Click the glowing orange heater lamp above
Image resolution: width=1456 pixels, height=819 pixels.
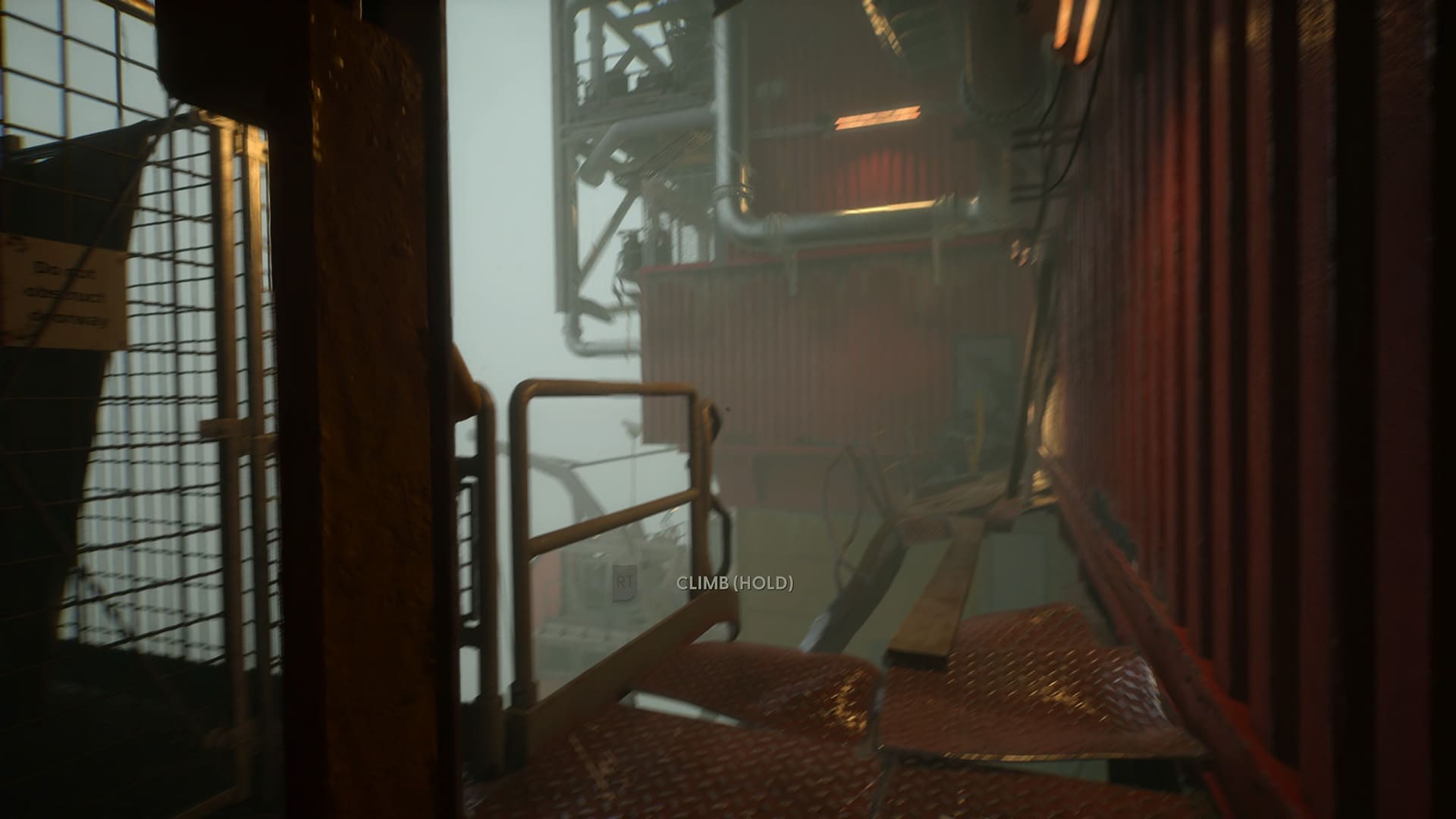coord(880,115)
